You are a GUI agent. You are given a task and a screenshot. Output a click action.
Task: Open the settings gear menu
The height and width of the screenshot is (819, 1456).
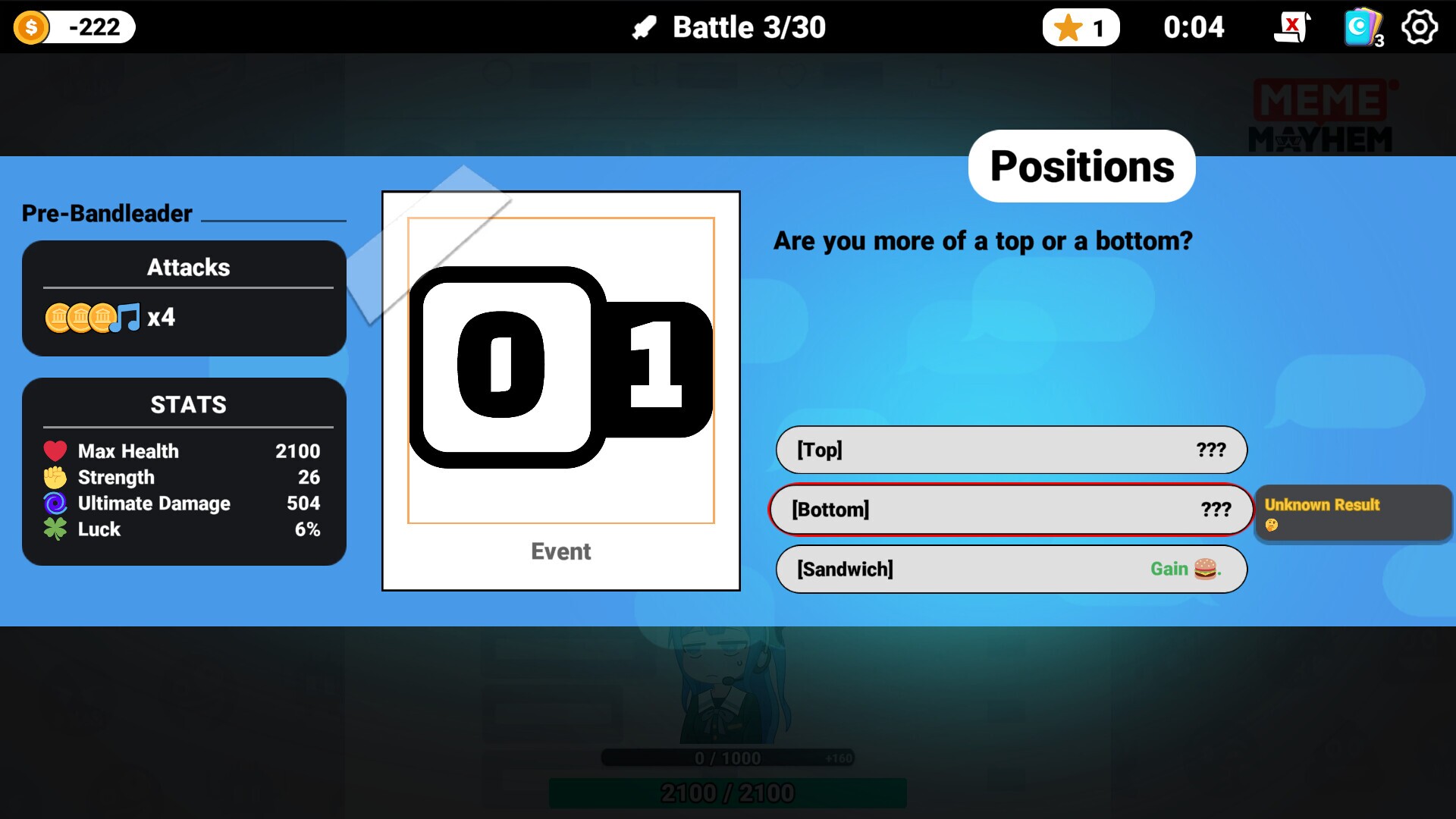point(1419,27)
